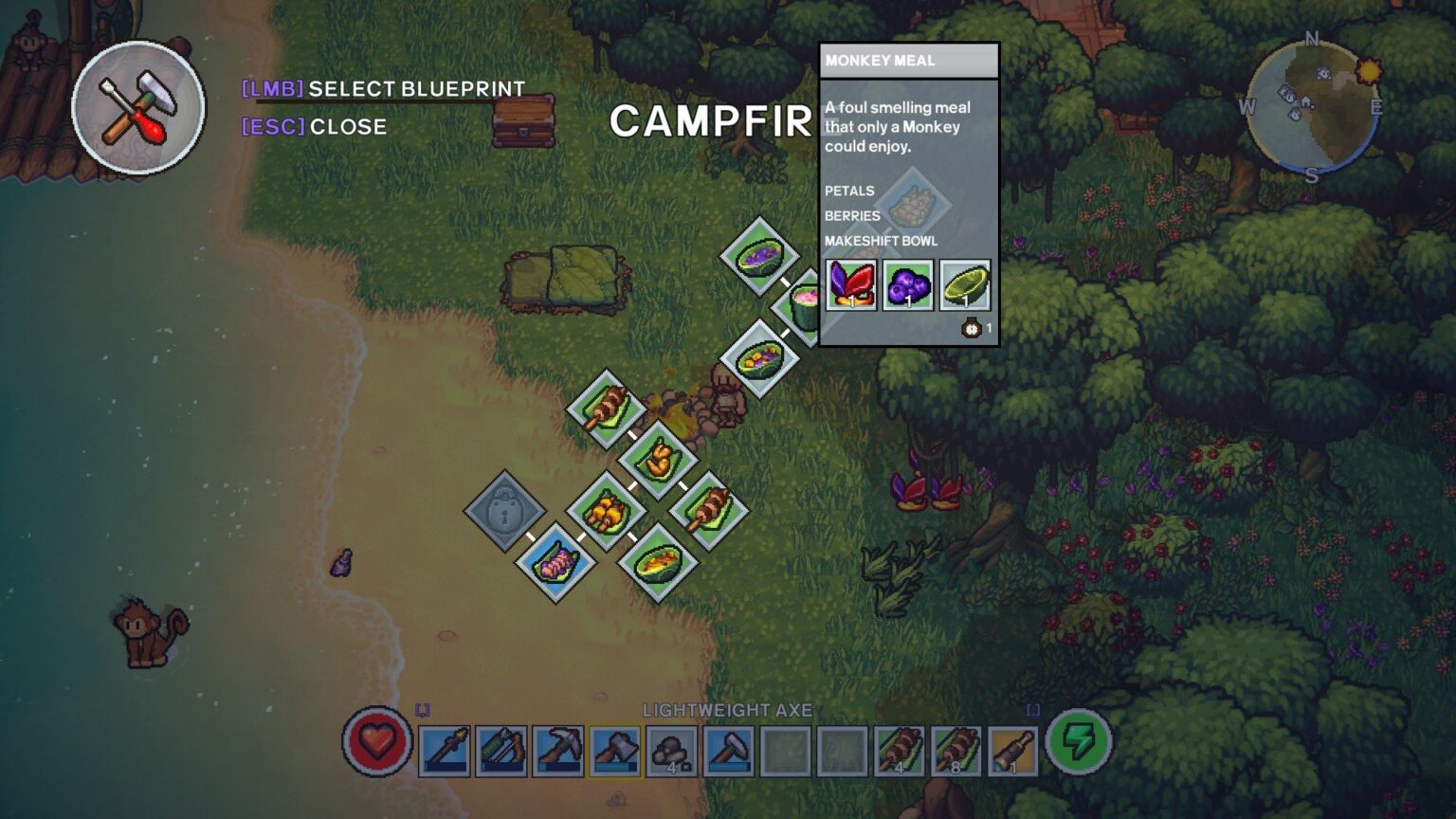Equip the pickaxe from the hotbar
Image resolution: width=1456 pixels, height=819 pixels.
(x=558, y=751)
